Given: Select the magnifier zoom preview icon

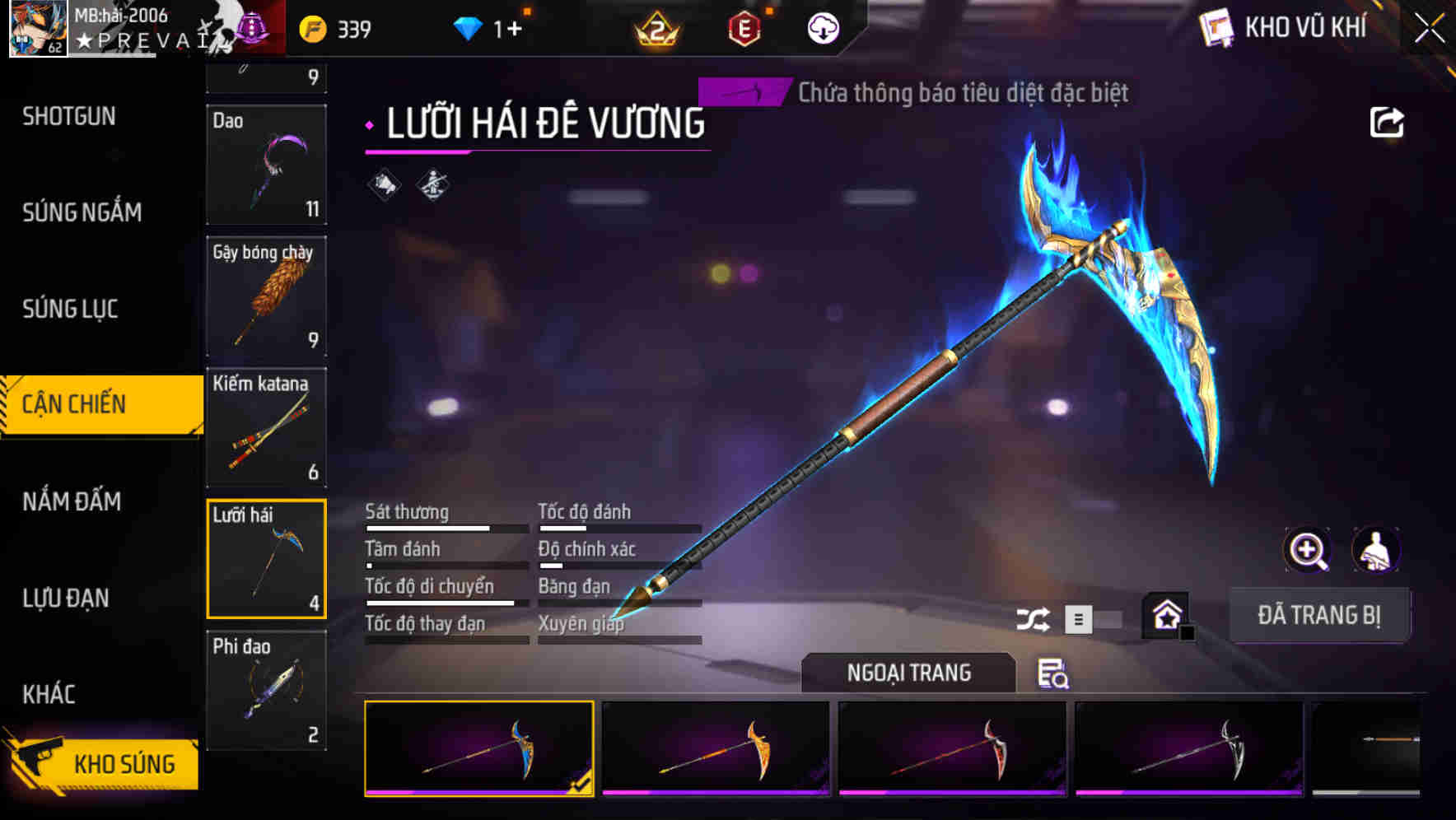Looking at the screenshot, I should [1305, 550].
